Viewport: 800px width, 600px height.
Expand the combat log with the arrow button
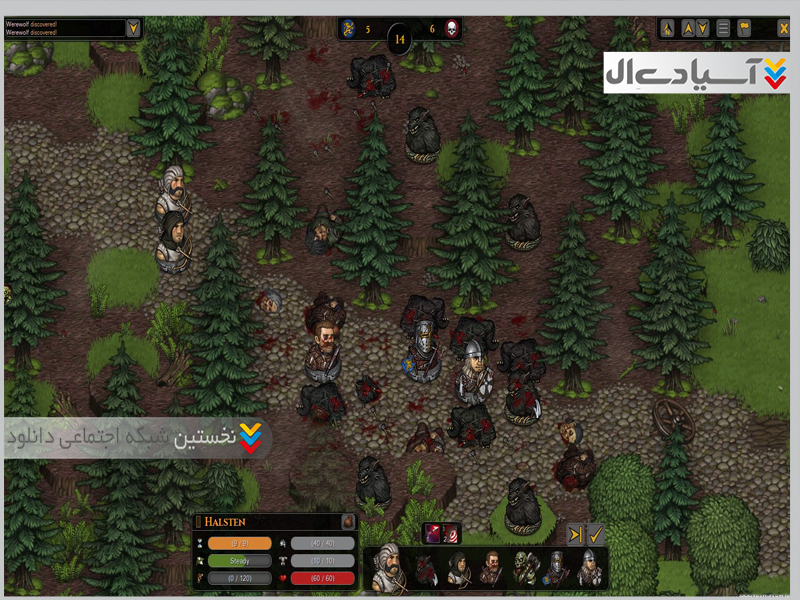(x=133, y=27)
